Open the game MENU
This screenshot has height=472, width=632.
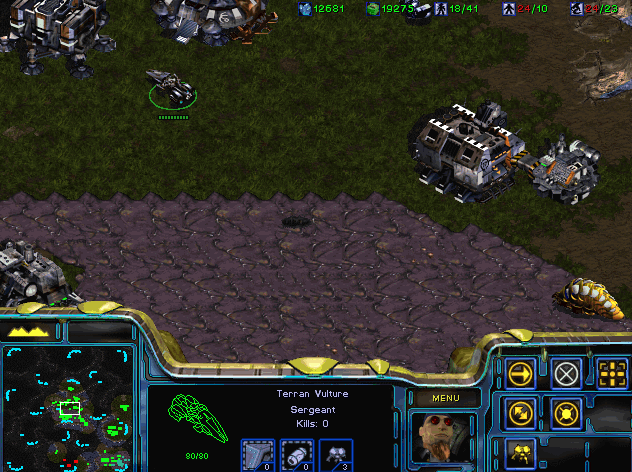coord(445,397)
